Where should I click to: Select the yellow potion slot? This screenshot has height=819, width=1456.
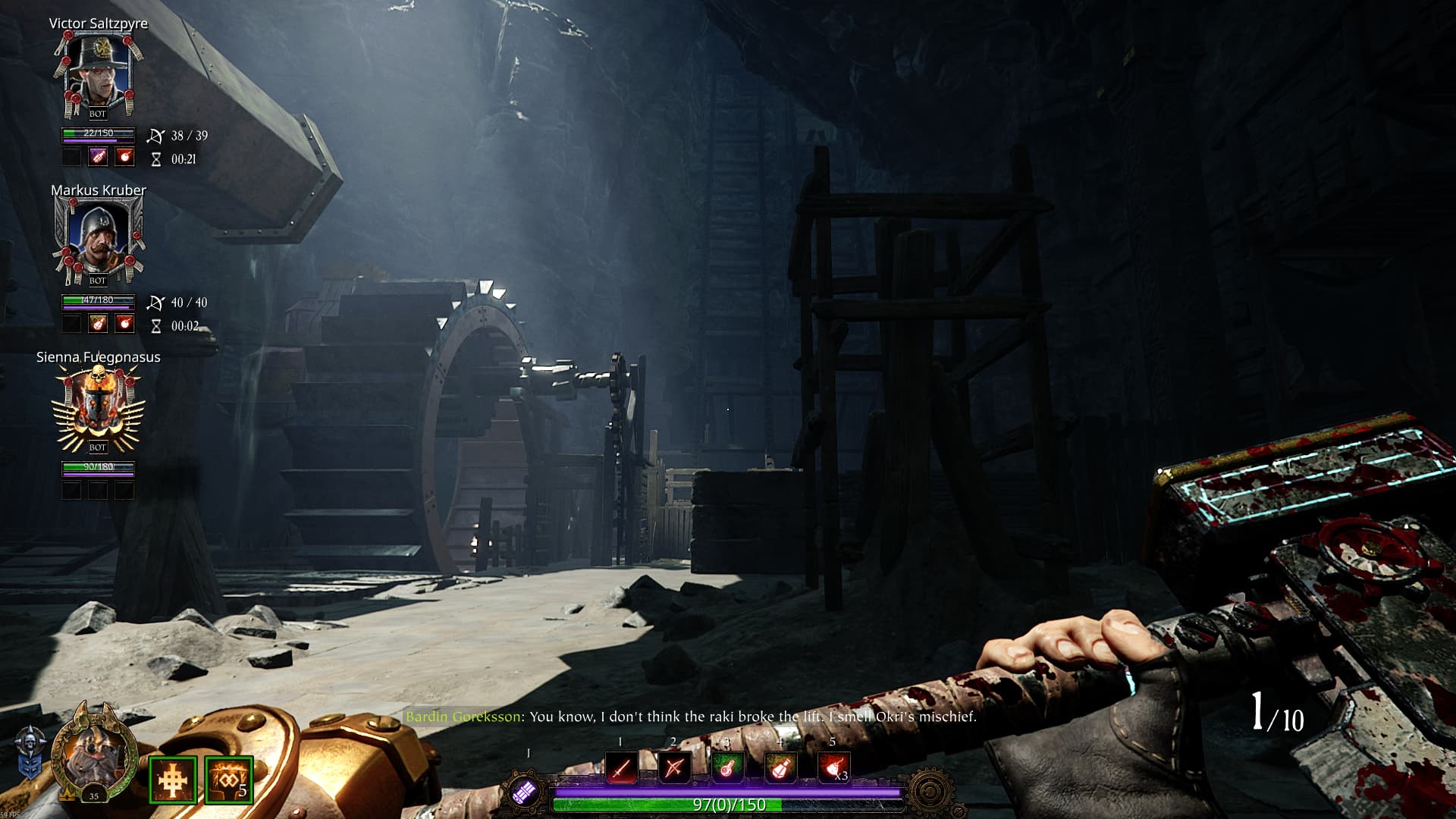pos(780,767)
